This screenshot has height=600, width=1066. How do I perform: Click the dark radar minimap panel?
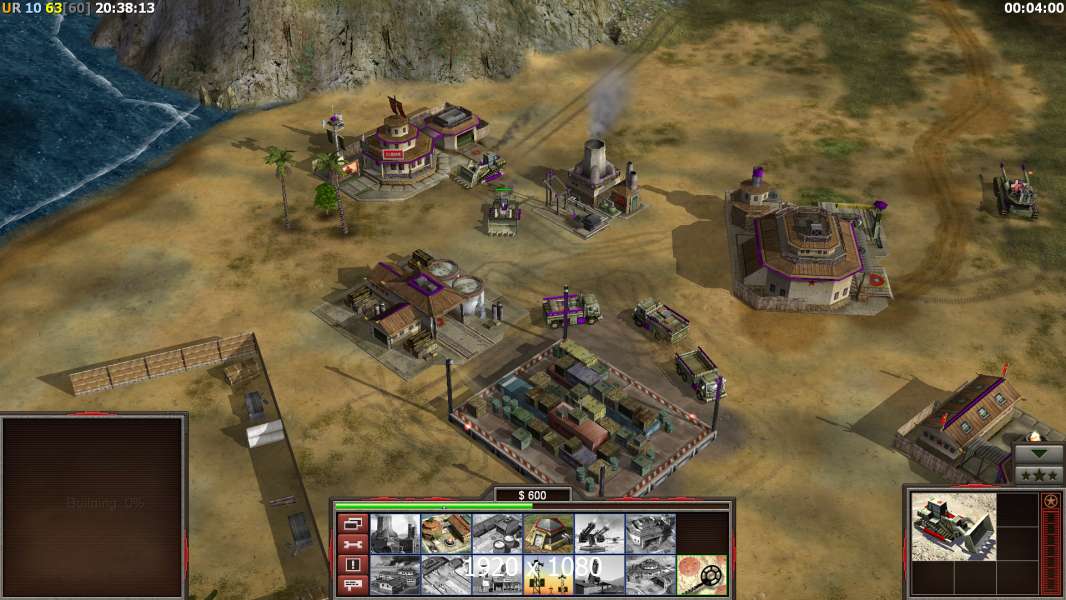tap(93, 505)
